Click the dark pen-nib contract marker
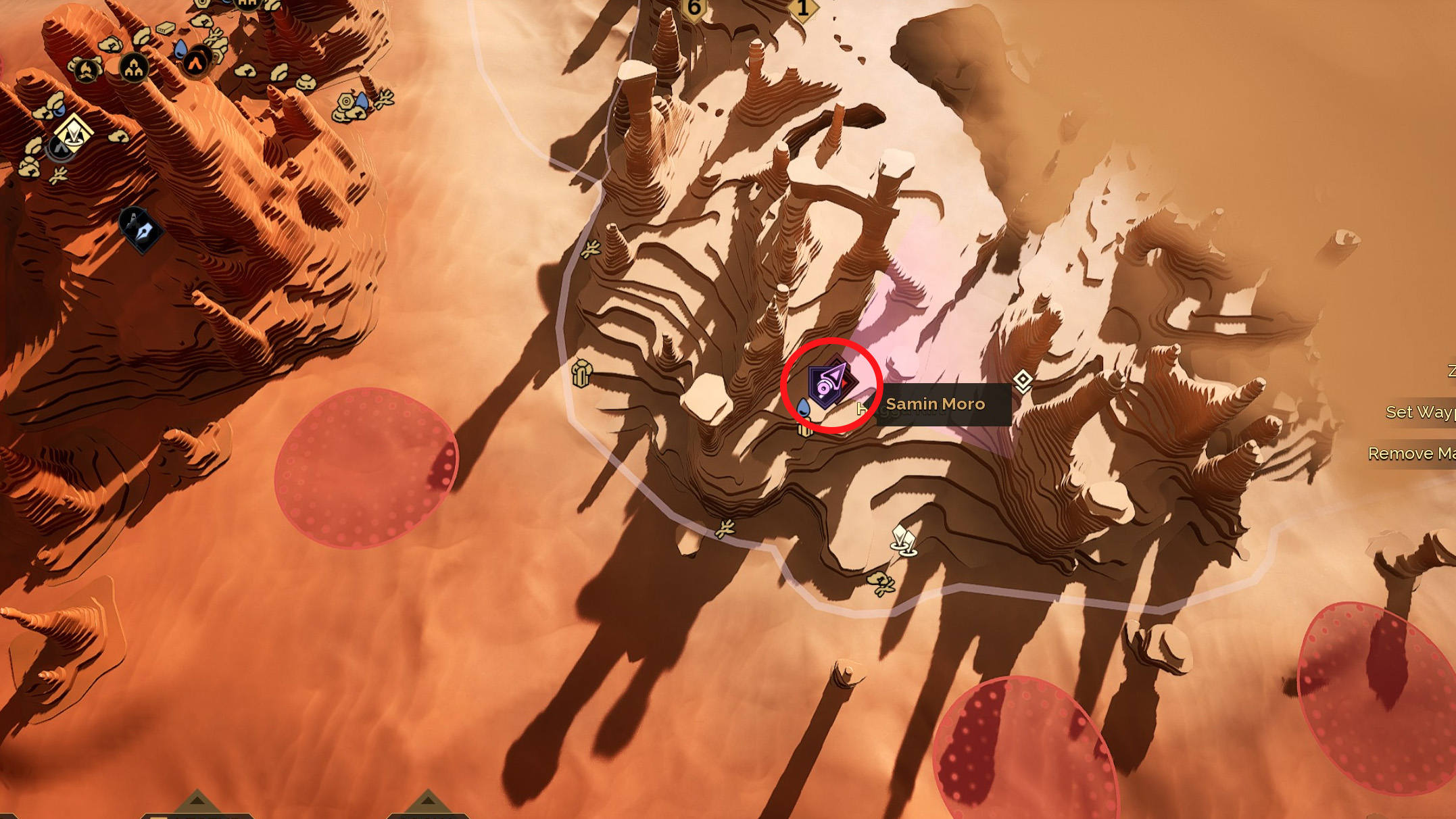 click(141, 228)
